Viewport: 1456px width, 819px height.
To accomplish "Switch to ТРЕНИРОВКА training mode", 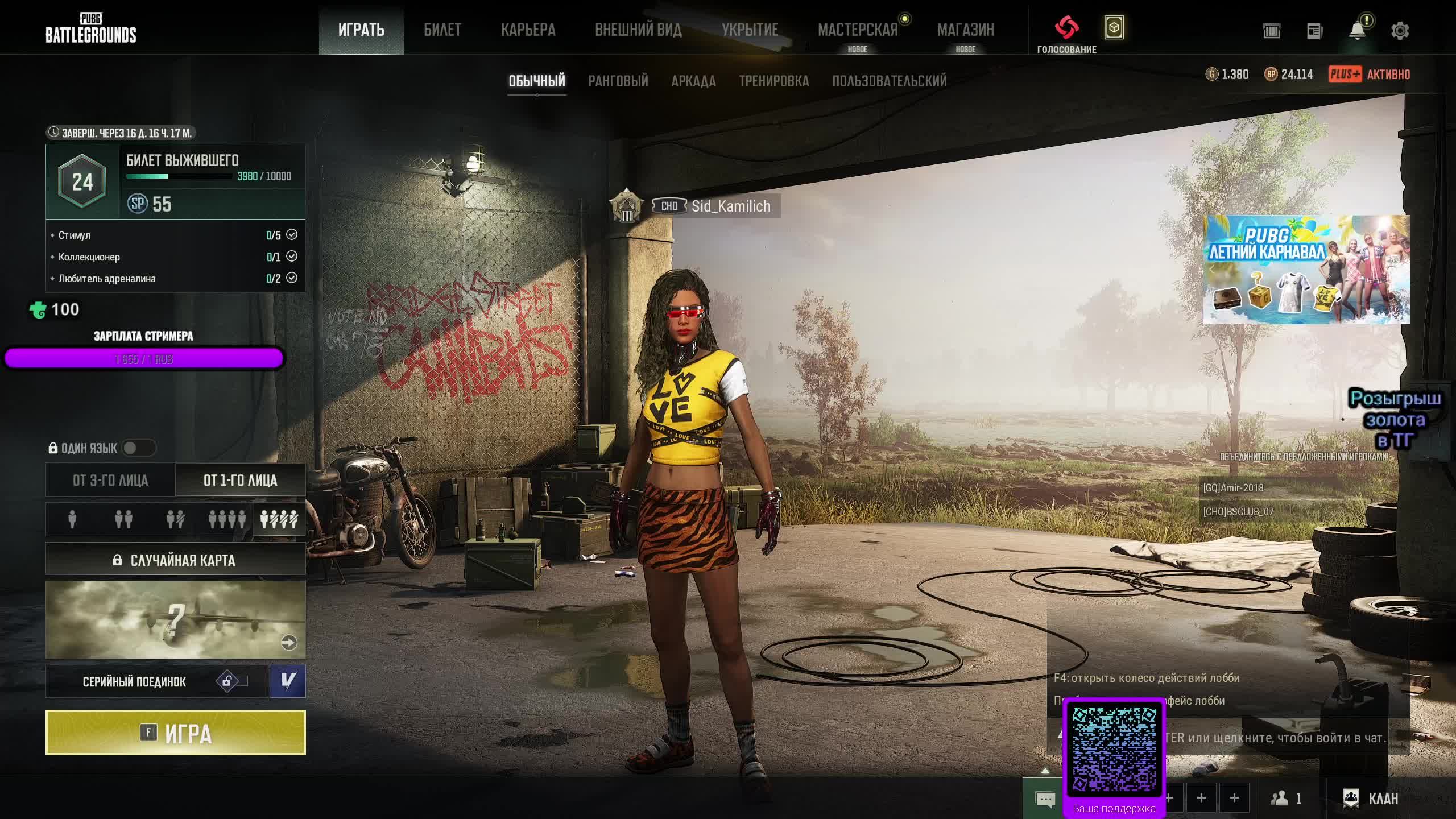I will pos(773,81).
